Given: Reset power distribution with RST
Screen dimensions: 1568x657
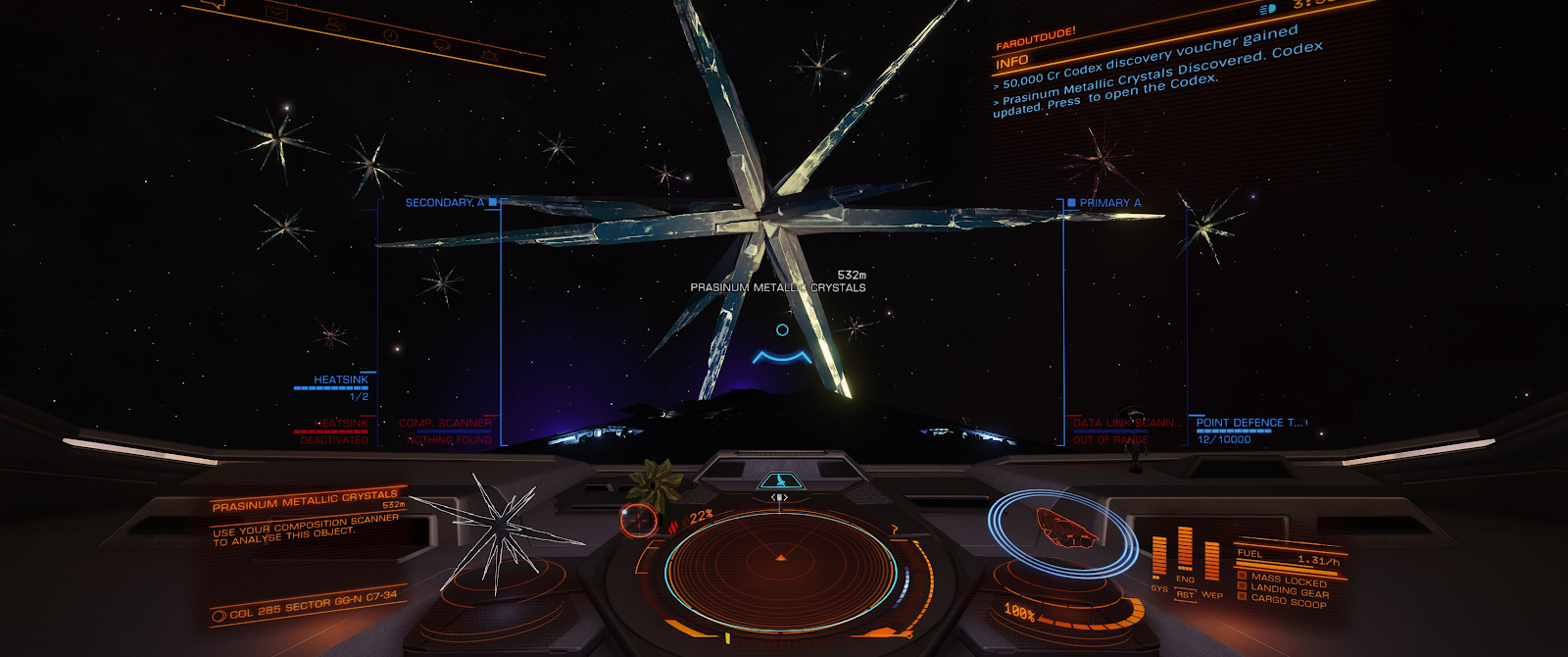Looking at the screenshot, I should [x=1186, y=595].
